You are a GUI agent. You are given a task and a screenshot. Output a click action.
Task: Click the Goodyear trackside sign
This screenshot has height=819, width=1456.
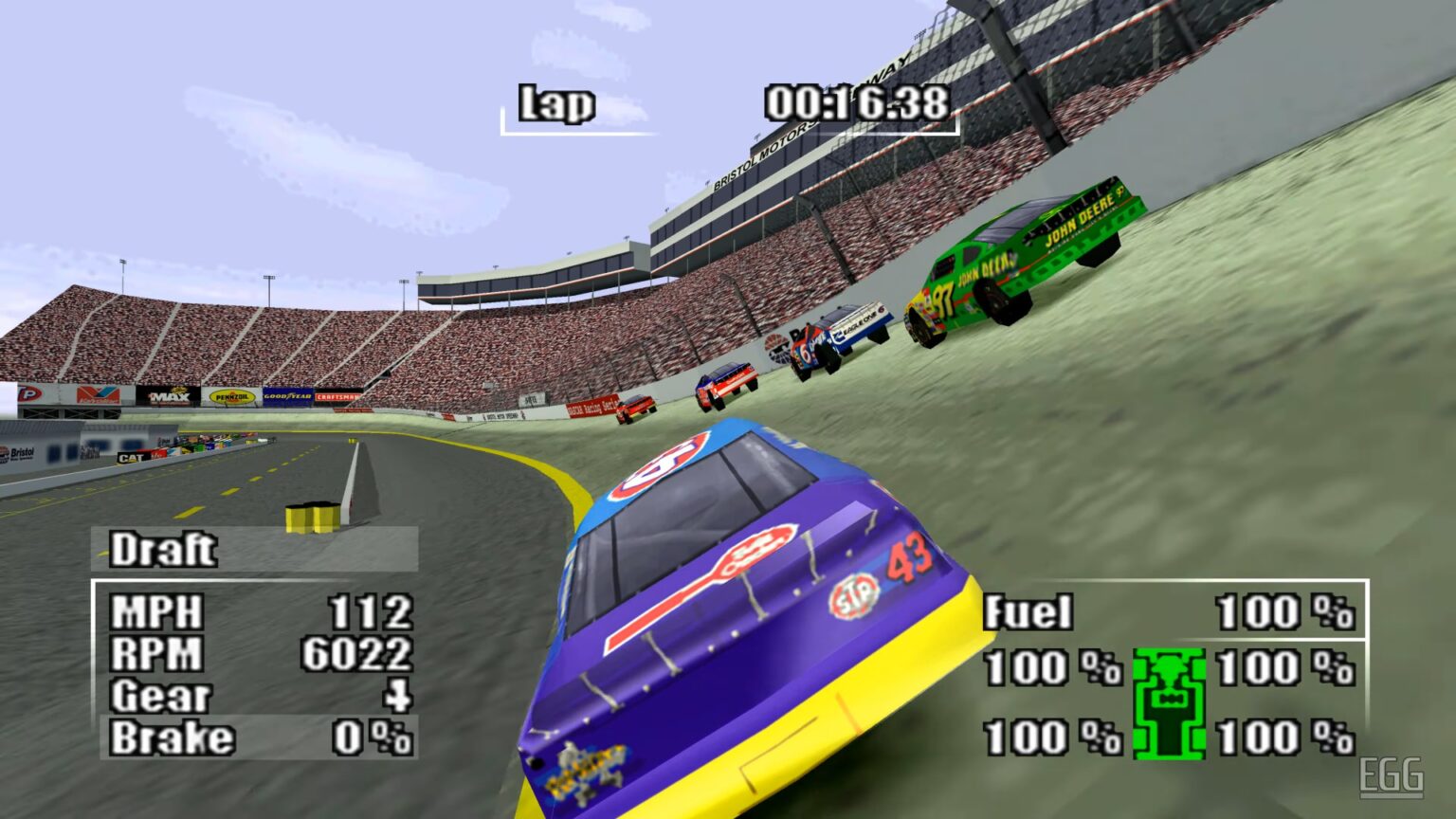click(288, 394)
